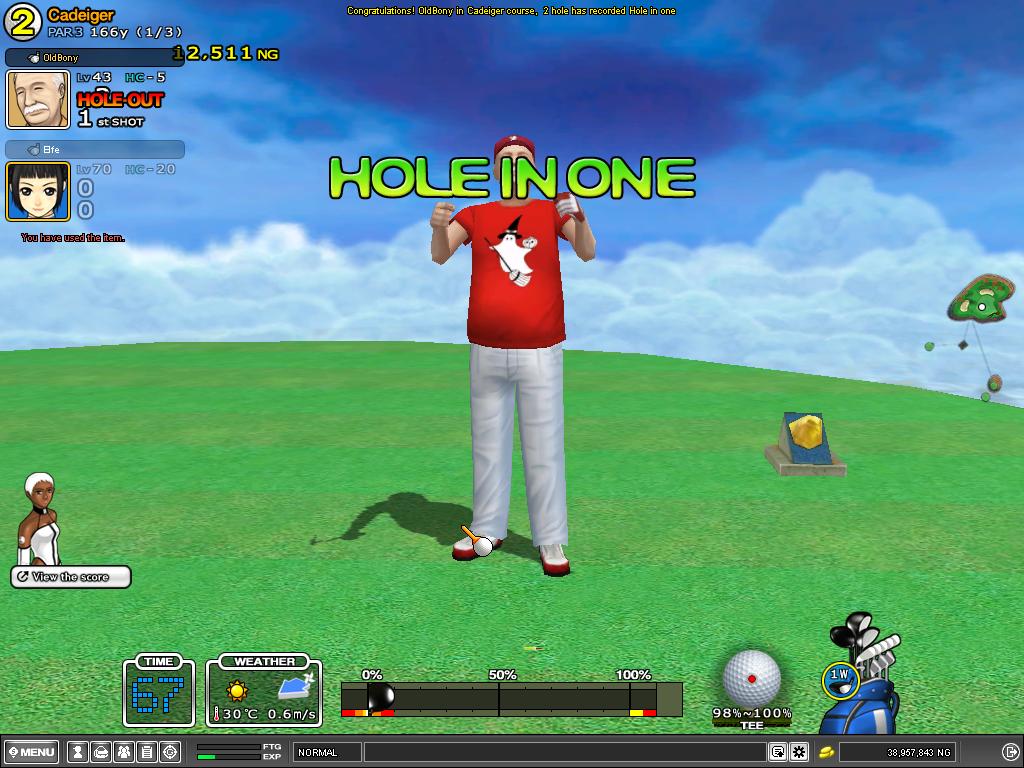Image resolution: width=1024 pixels, height=768 pixels.
Task: Click the shot power gauge bar
Action: tap(511, 698)
